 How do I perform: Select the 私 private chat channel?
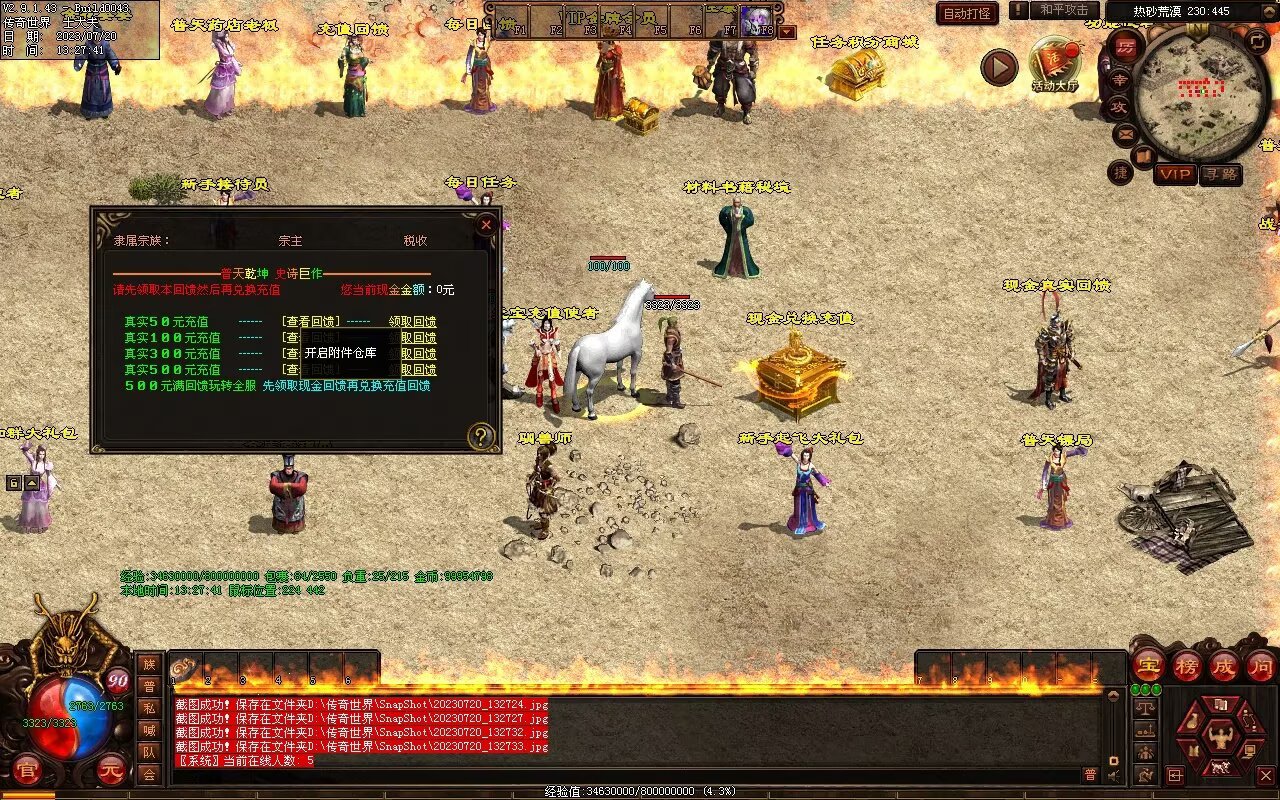(149, 708)
